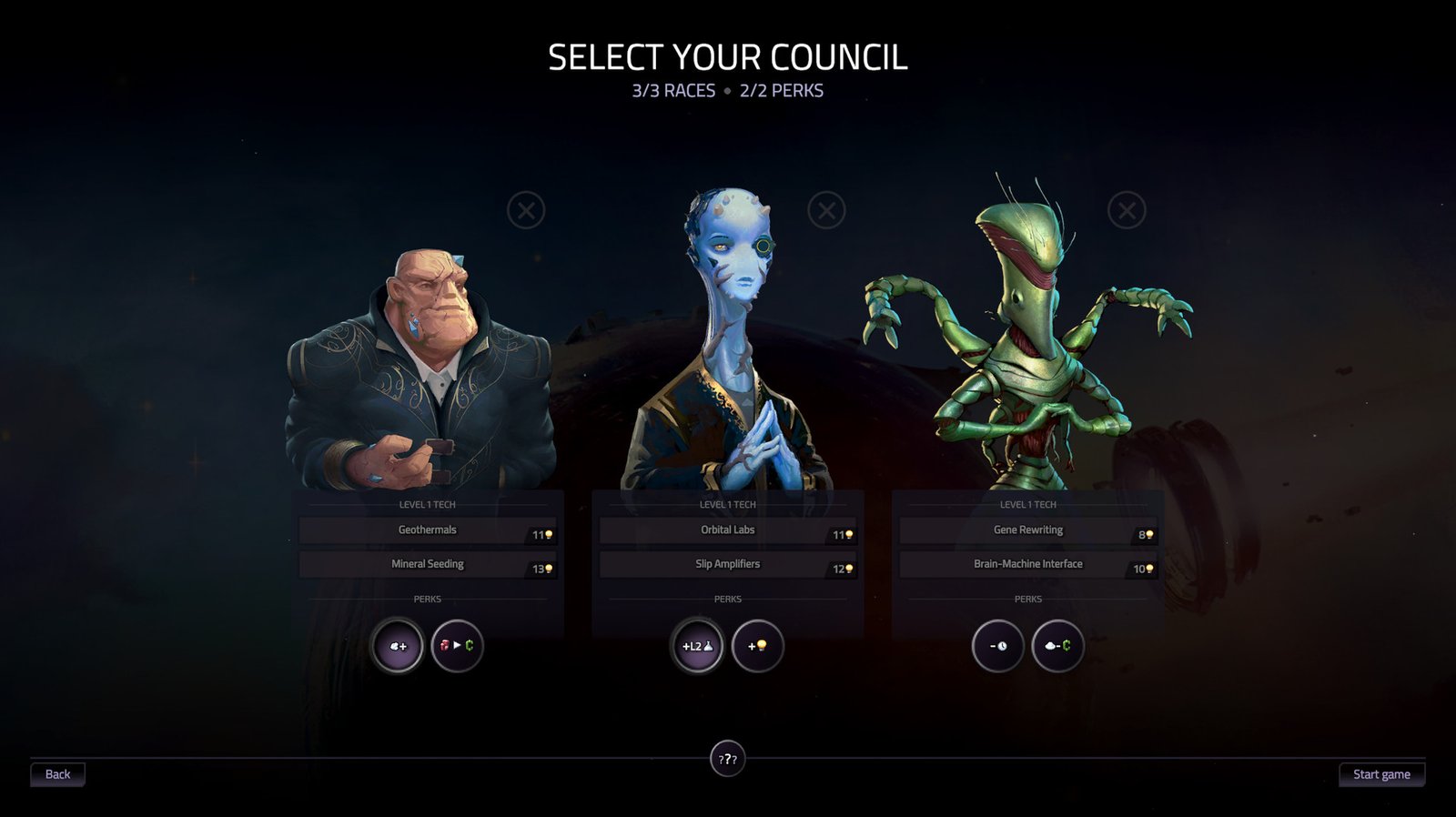The image size is (1456, 817).
Task: Toggle the +L2 flask perk
Action: pos(697,646)
